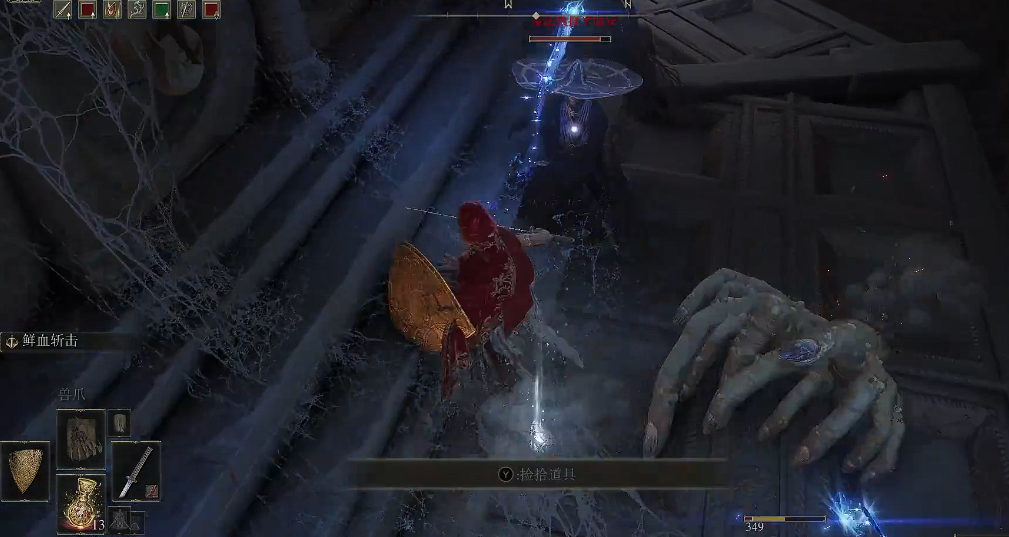
Task: Select the golden shield equipment slot
Action: click(27, 470)
